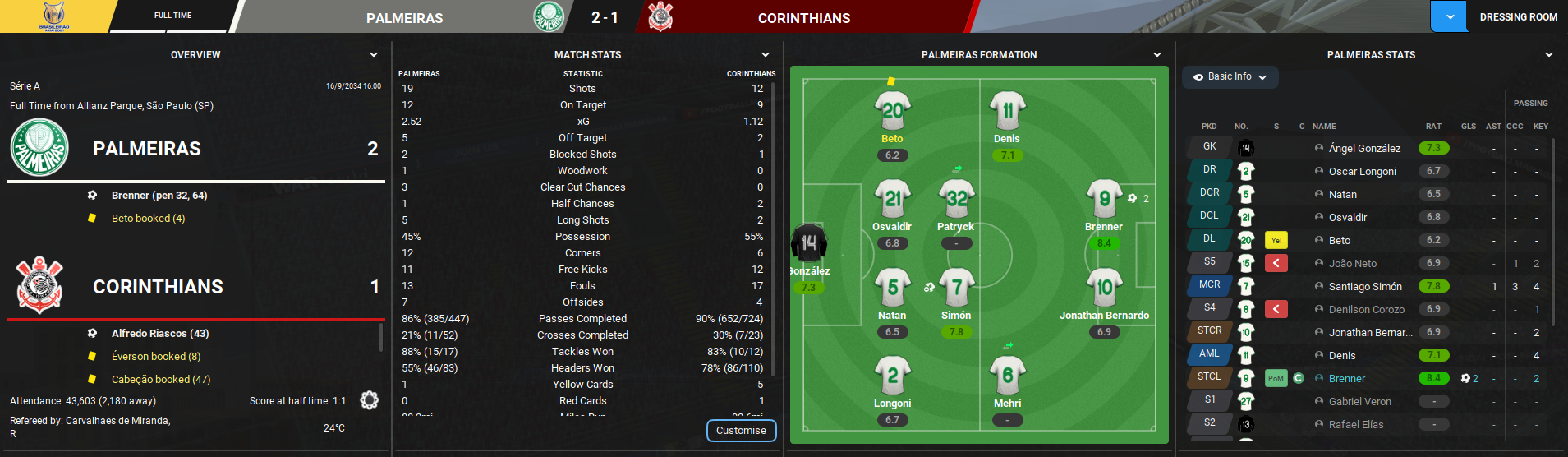
Task: Click Simón's number 7 shirt
Action: 956,288
